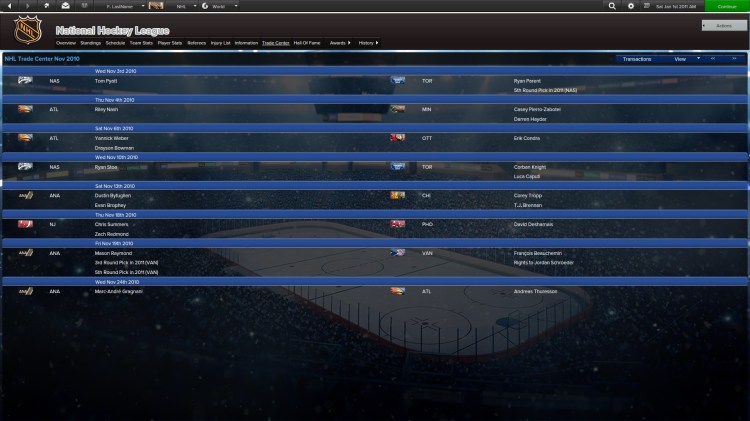Open the Injury List tab

click(x=220, y=44)
